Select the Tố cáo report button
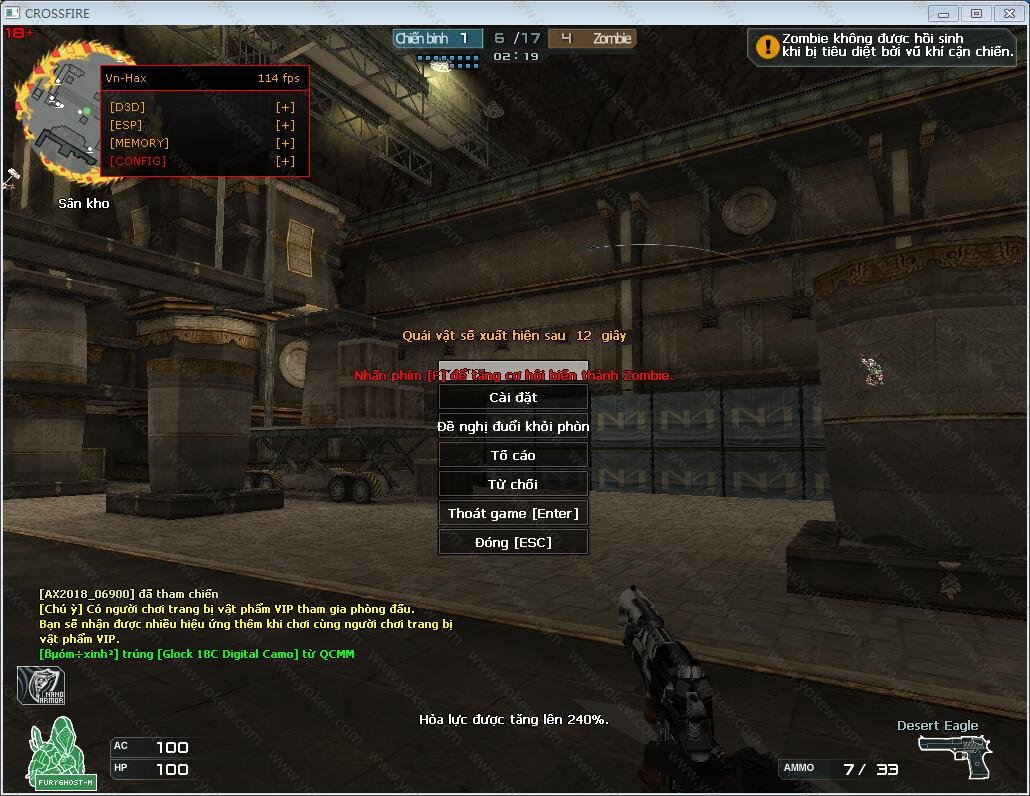The image size is (1030, 796). click(513, 455)
